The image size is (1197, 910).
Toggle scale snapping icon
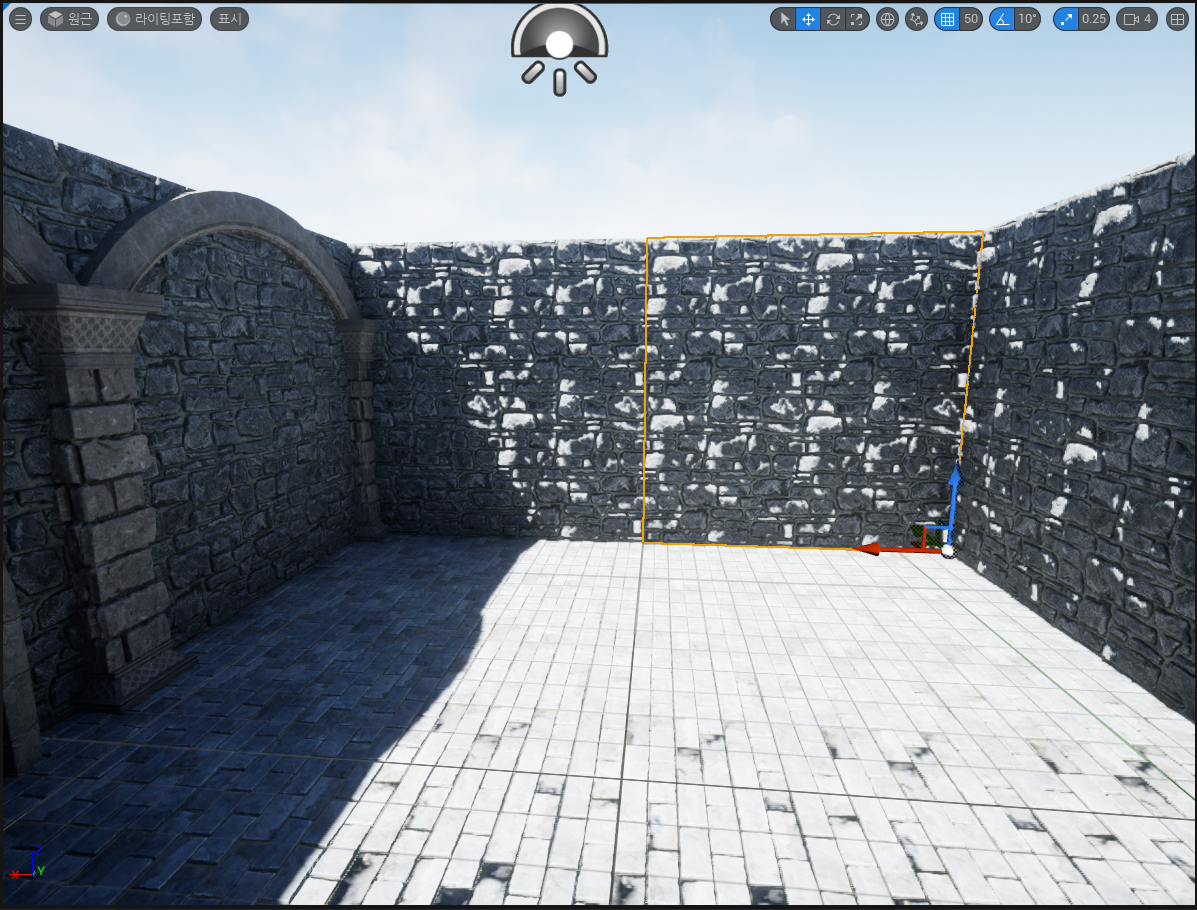coord(1066,19)
